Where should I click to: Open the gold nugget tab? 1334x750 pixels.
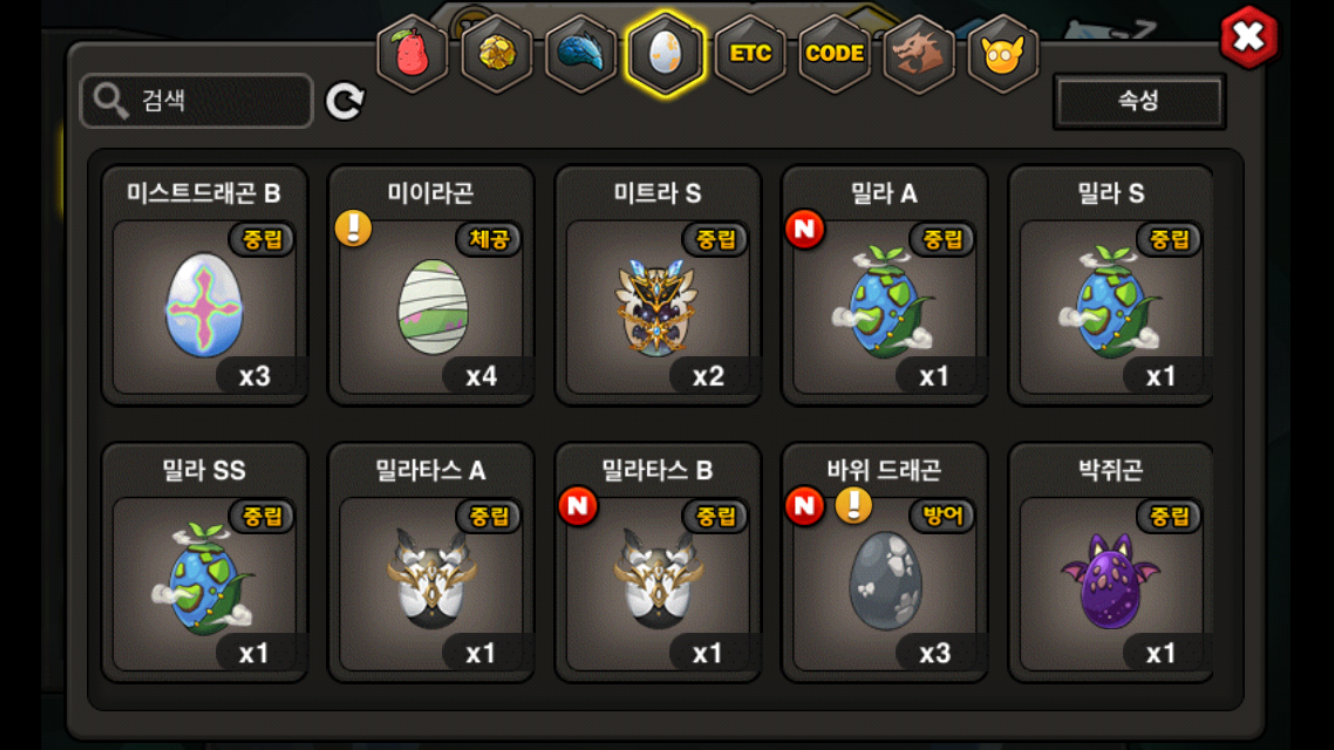tap(496, 54)
